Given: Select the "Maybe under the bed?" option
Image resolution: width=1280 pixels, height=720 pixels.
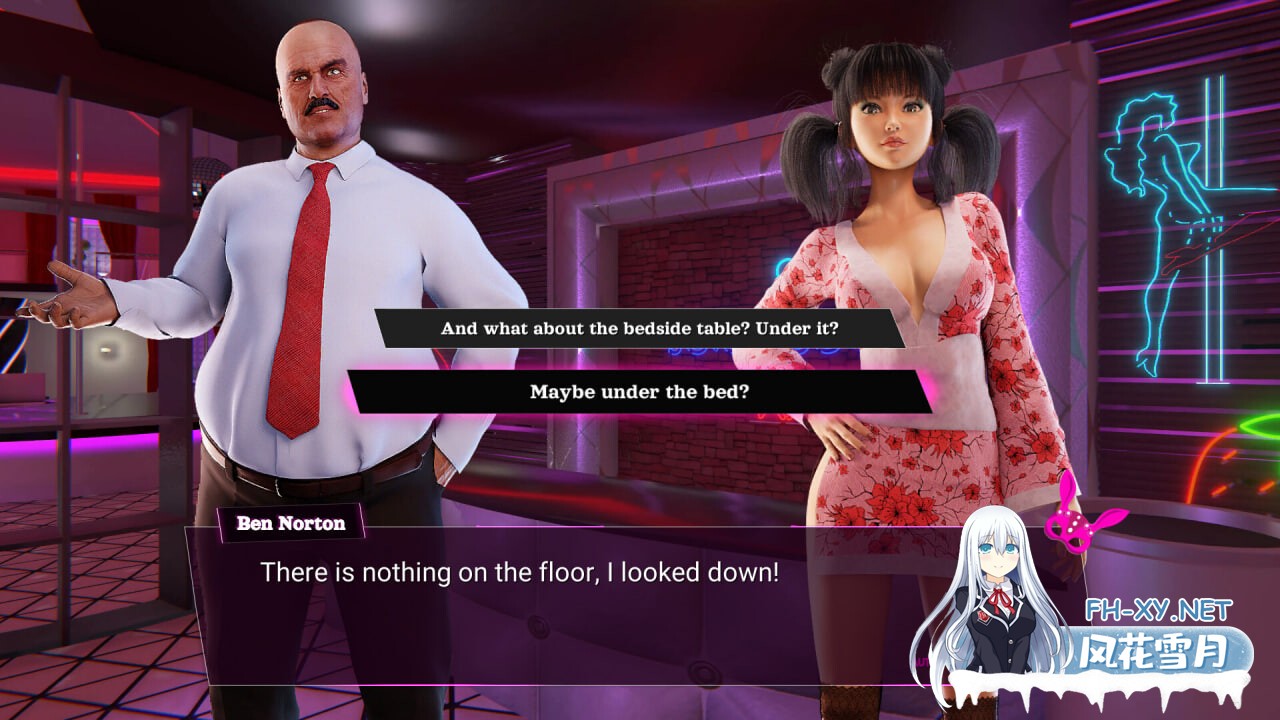Looking at the screenshot, I should [639, 391].
